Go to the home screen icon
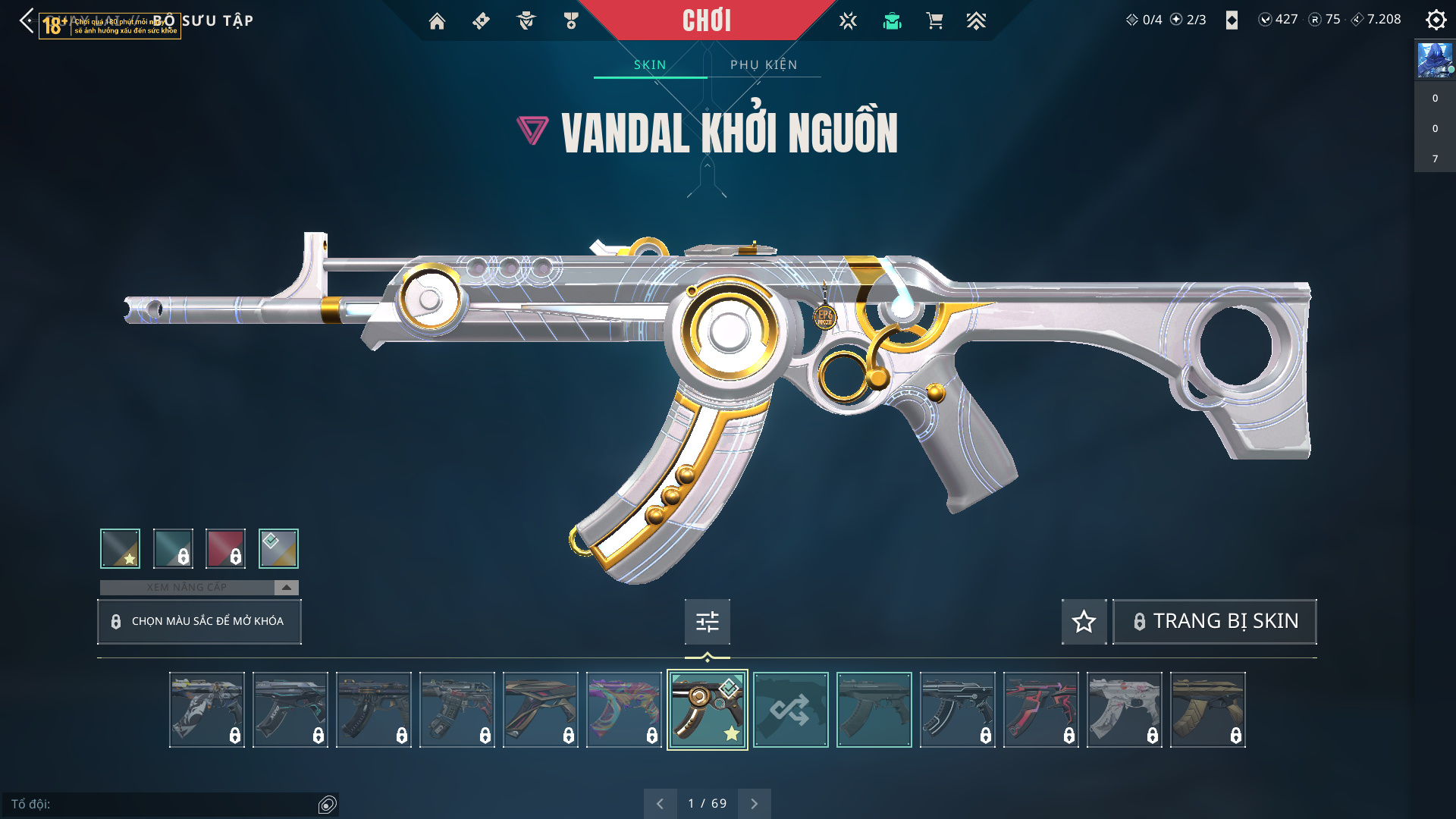 437,21
